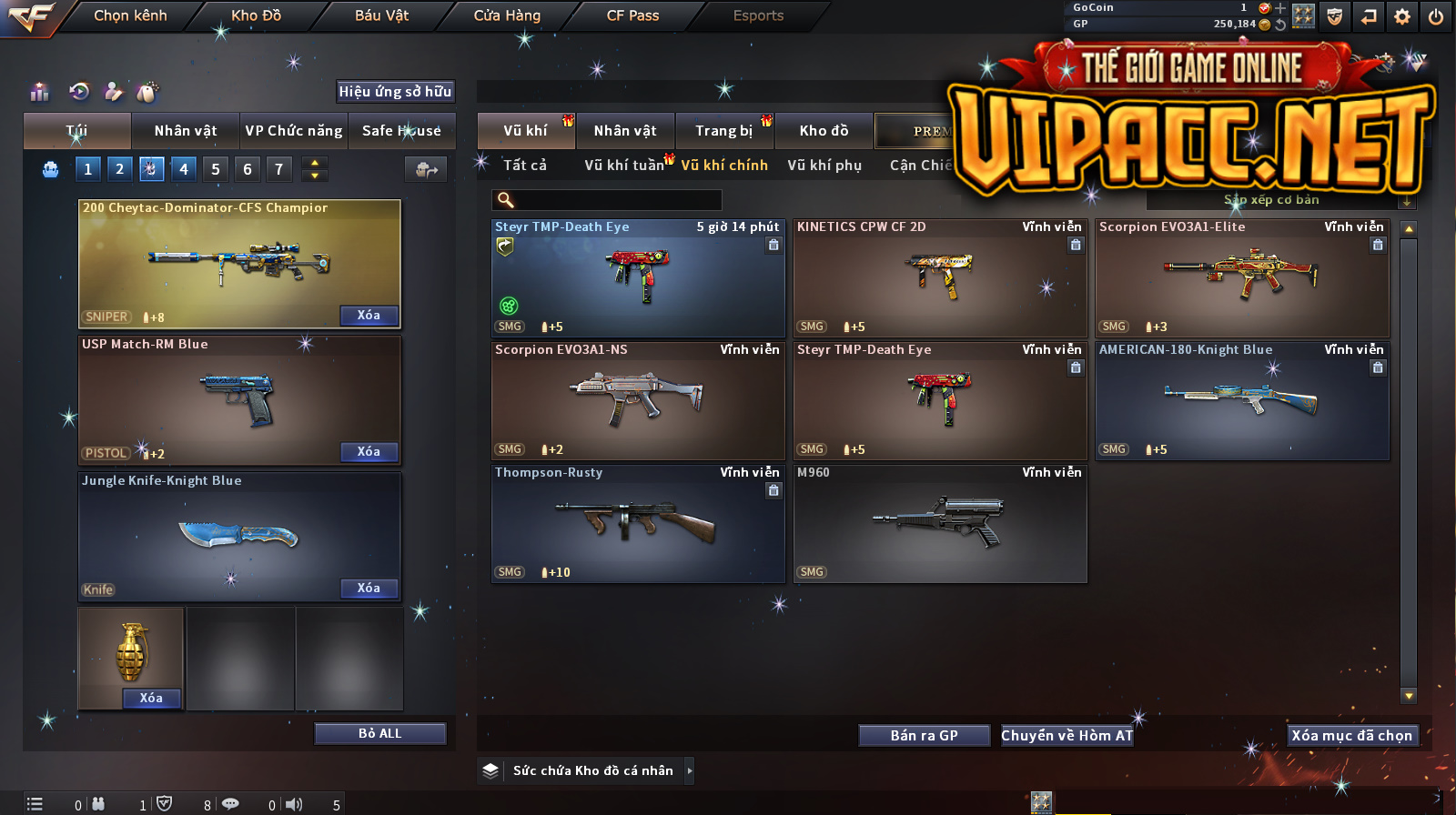Click Xóa mục đã chọn button
Screen dimensions: 1456x815
point(1351,736)
